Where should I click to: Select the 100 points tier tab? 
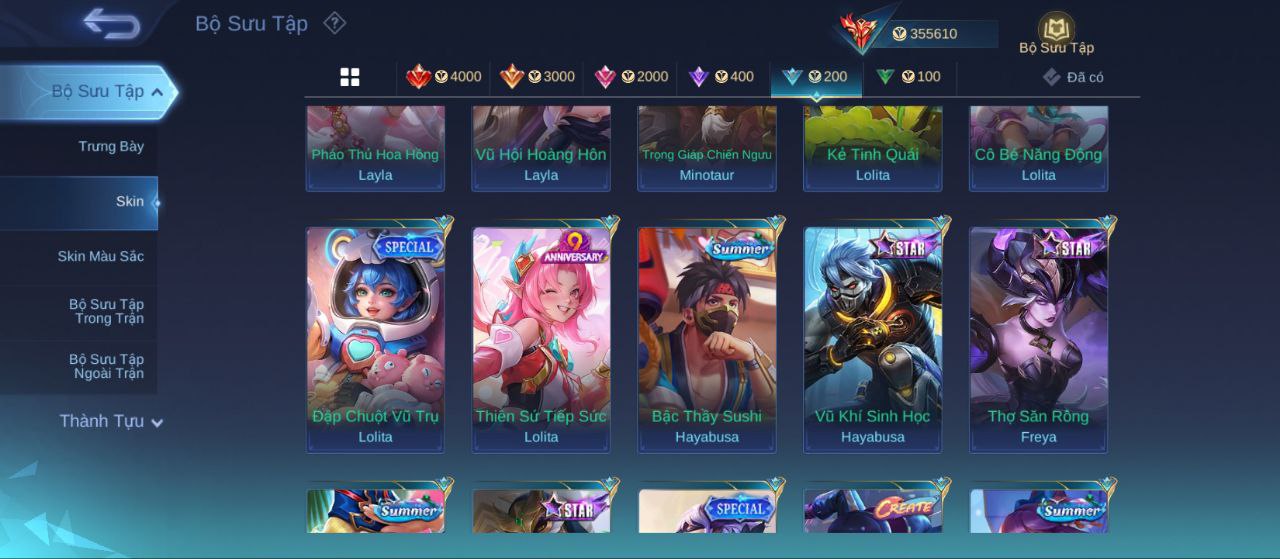click(909, 77)
